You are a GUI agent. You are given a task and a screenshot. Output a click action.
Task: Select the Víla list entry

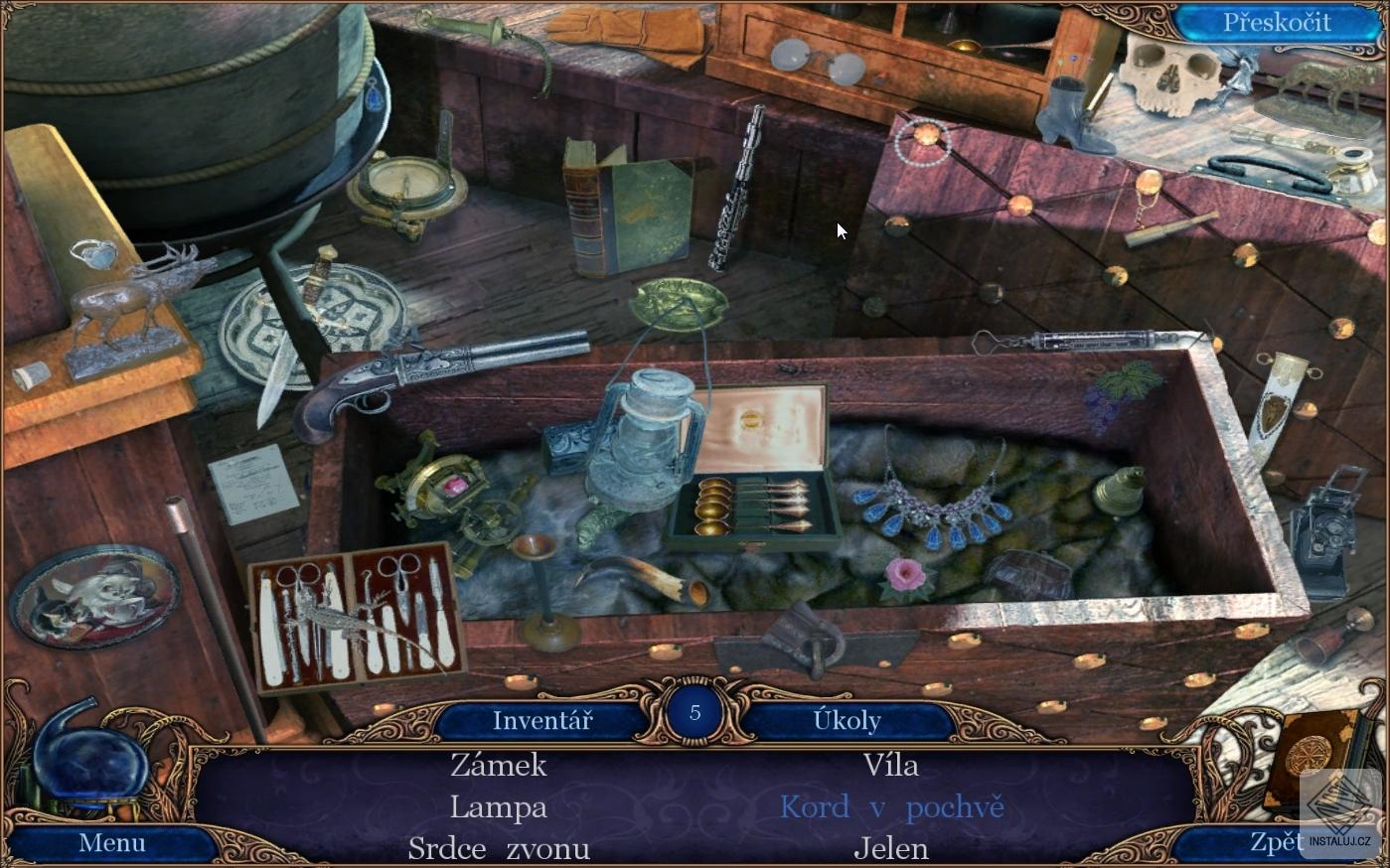click(x=891, y=765)
